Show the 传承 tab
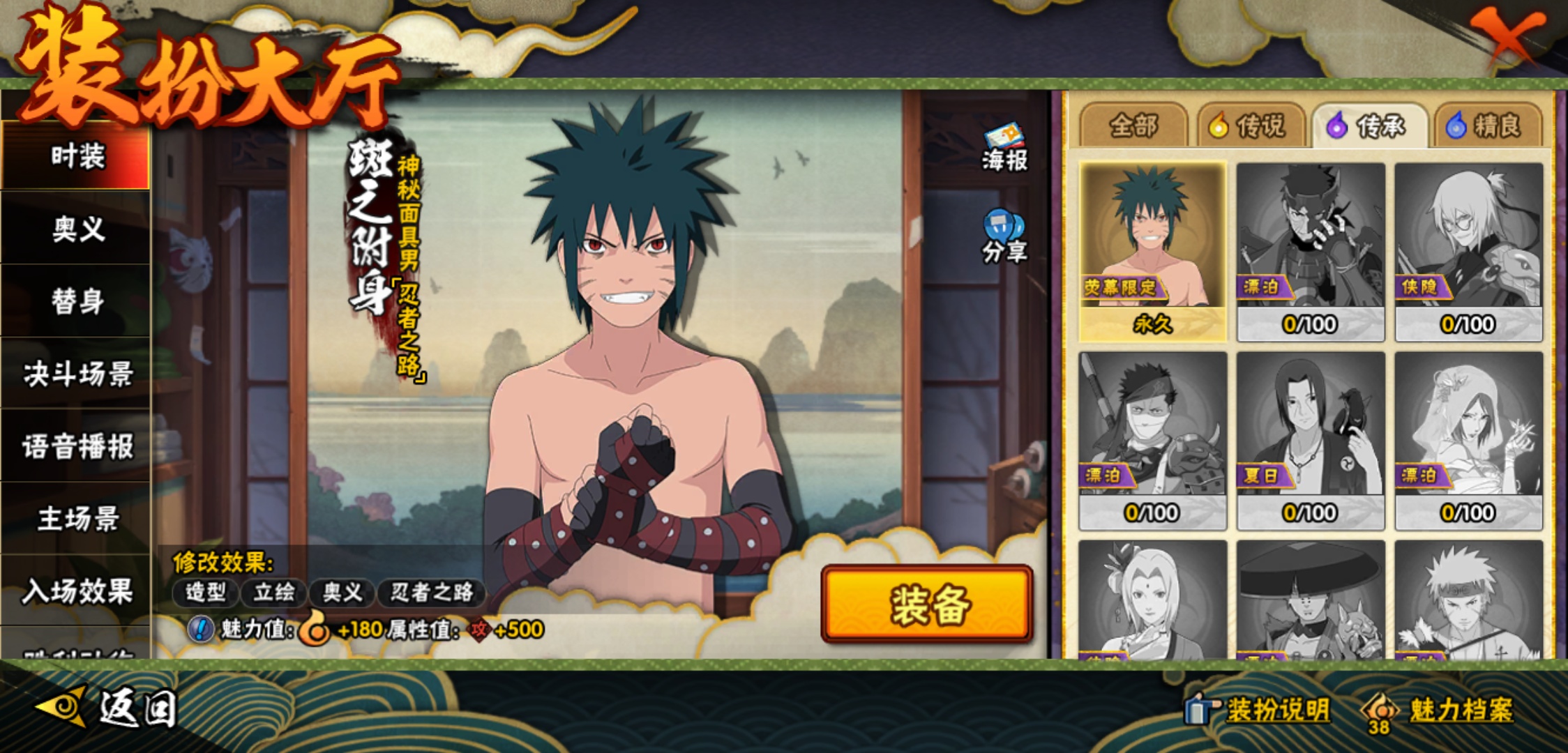Image resolution: width=1568 pixels, height=753 pixels. point(1369,126)
